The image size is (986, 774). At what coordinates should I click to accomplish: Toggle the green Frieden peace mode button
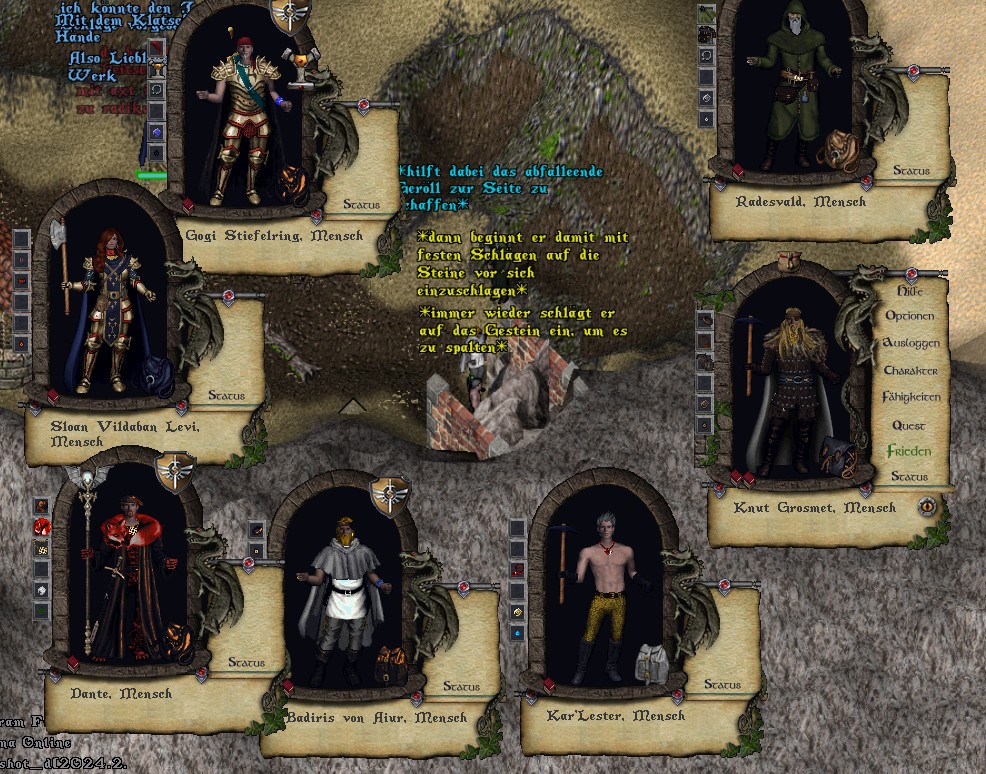point(909,451)
